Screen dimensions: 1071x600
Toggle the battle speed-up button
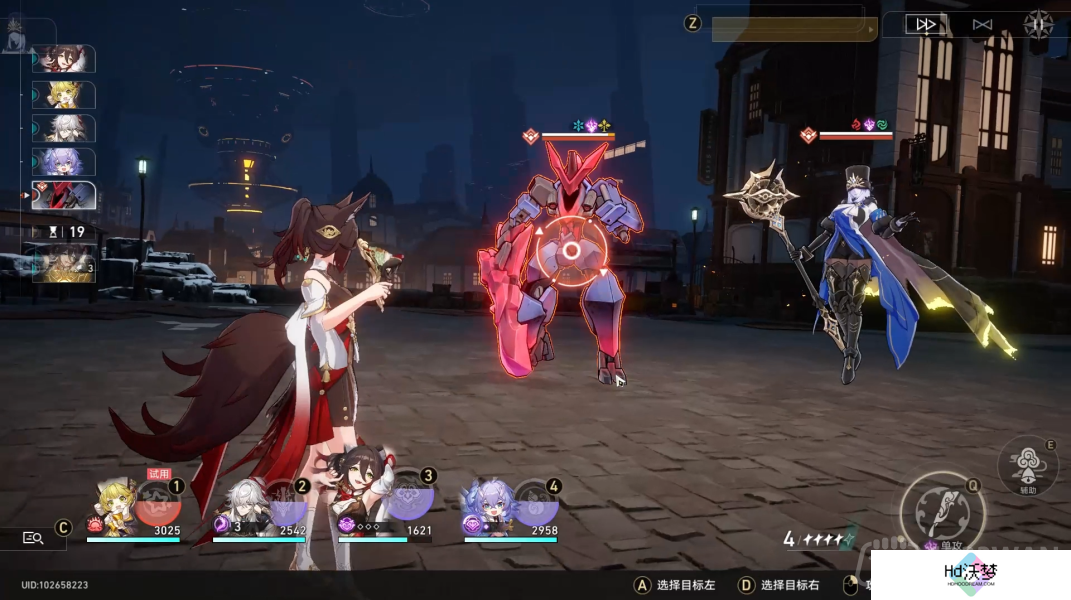pyautogui.click(x=926, y=24)
